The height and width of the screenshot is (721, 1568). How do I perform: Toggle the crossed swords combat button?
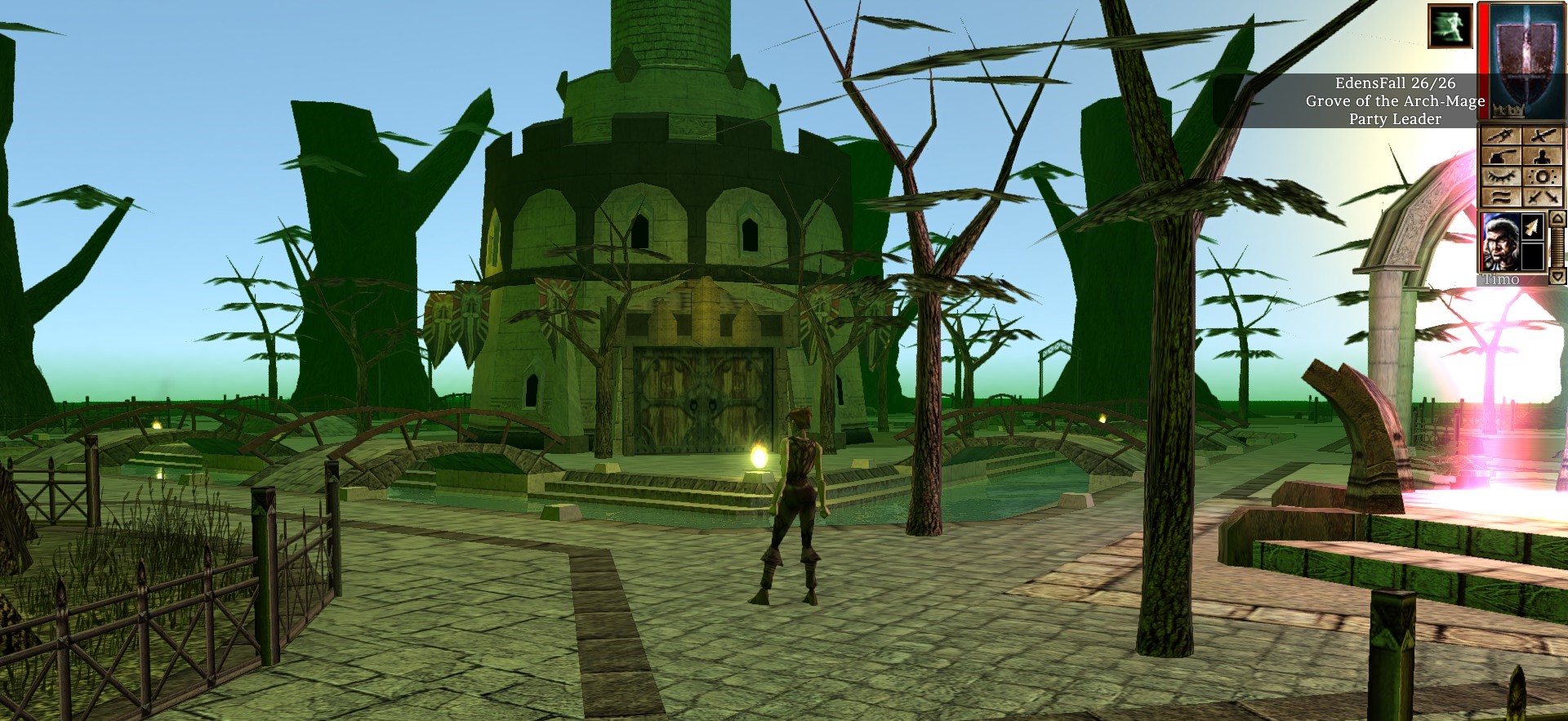click(1543, 198)
